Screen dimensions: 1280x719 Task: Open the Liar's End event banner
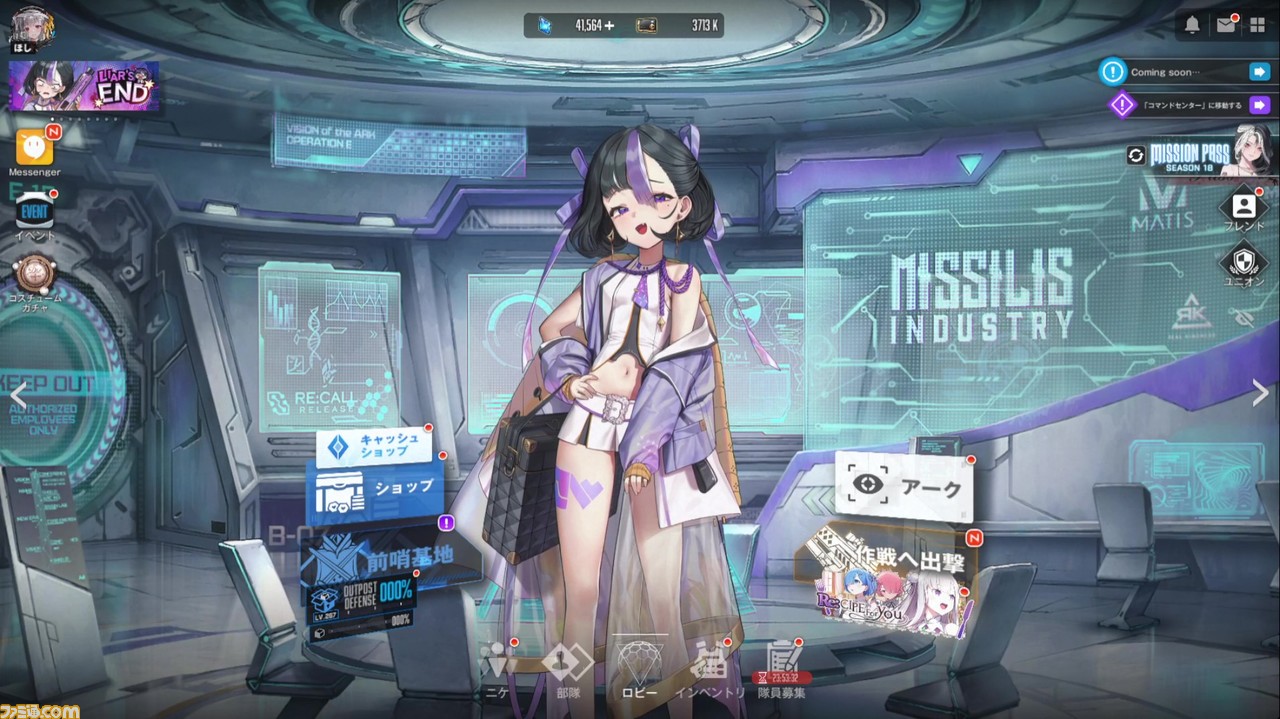click(x=84, y=87)
